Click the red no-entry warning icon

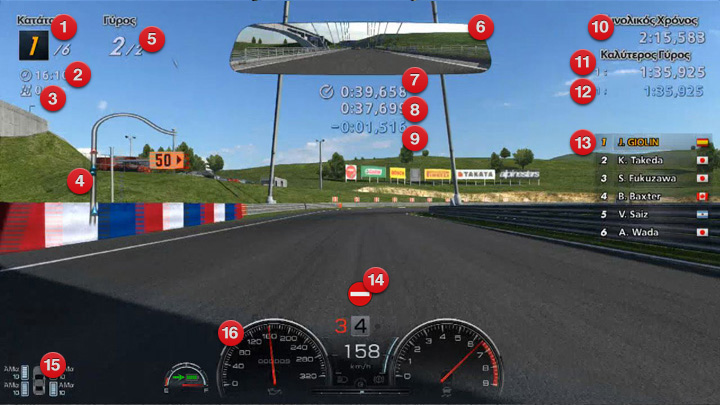click(359, 296)
